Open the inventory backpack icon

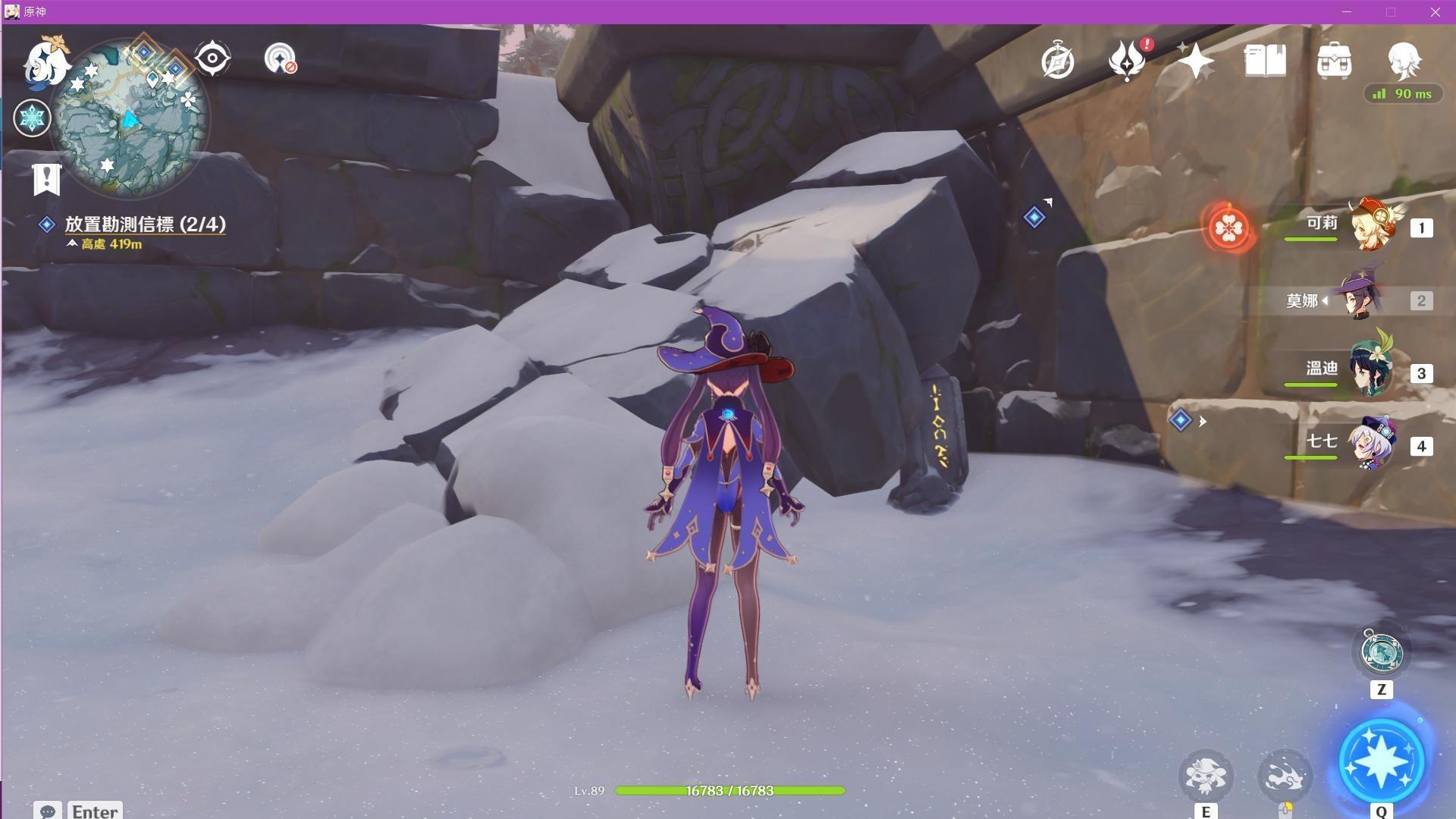1334,61
